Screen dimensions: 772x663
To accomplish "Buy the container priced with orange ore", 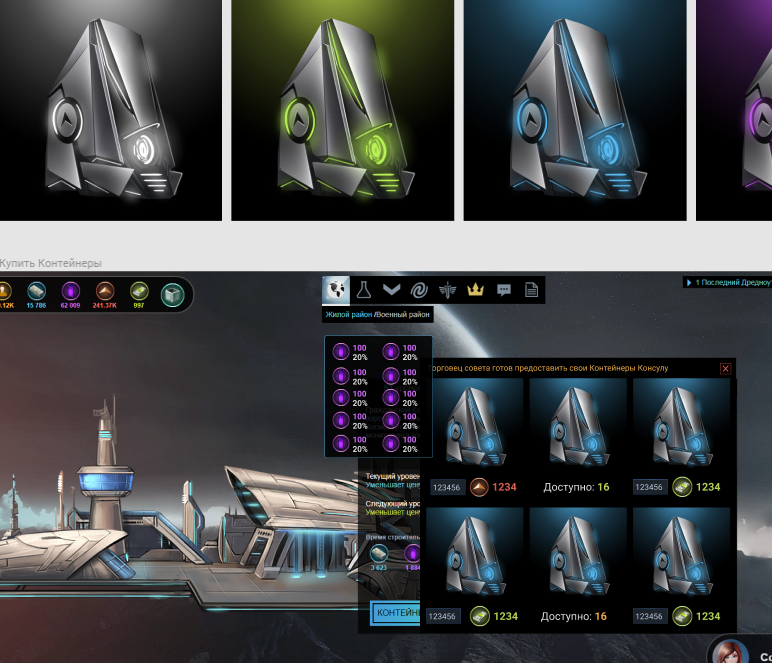I will [x=475, y=435].
